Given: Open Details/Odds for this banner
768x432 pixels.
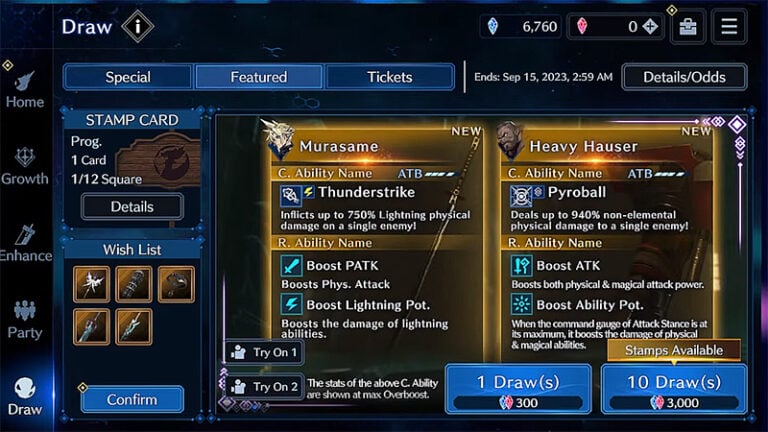Looking at the screenshot, I should click(x=685, y=77).
